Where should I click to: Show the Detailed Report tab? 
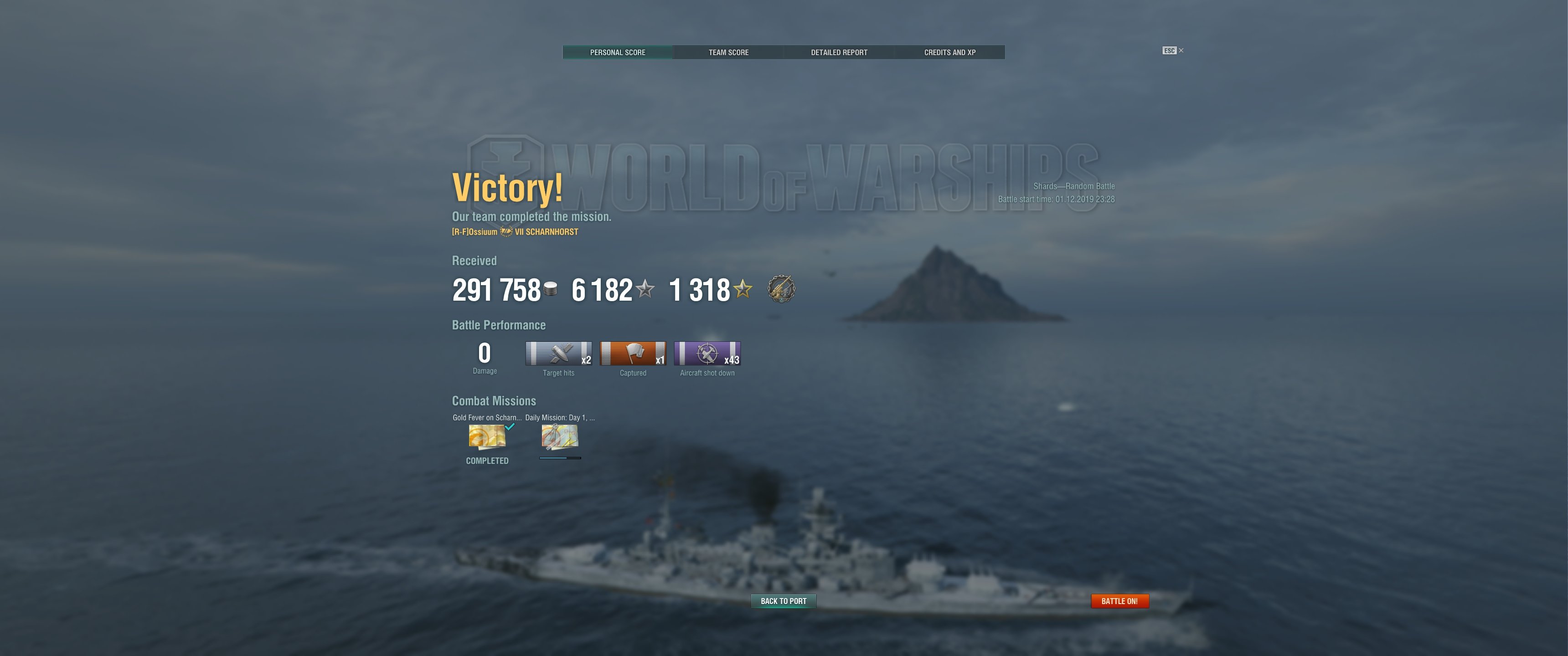point(839,52)
